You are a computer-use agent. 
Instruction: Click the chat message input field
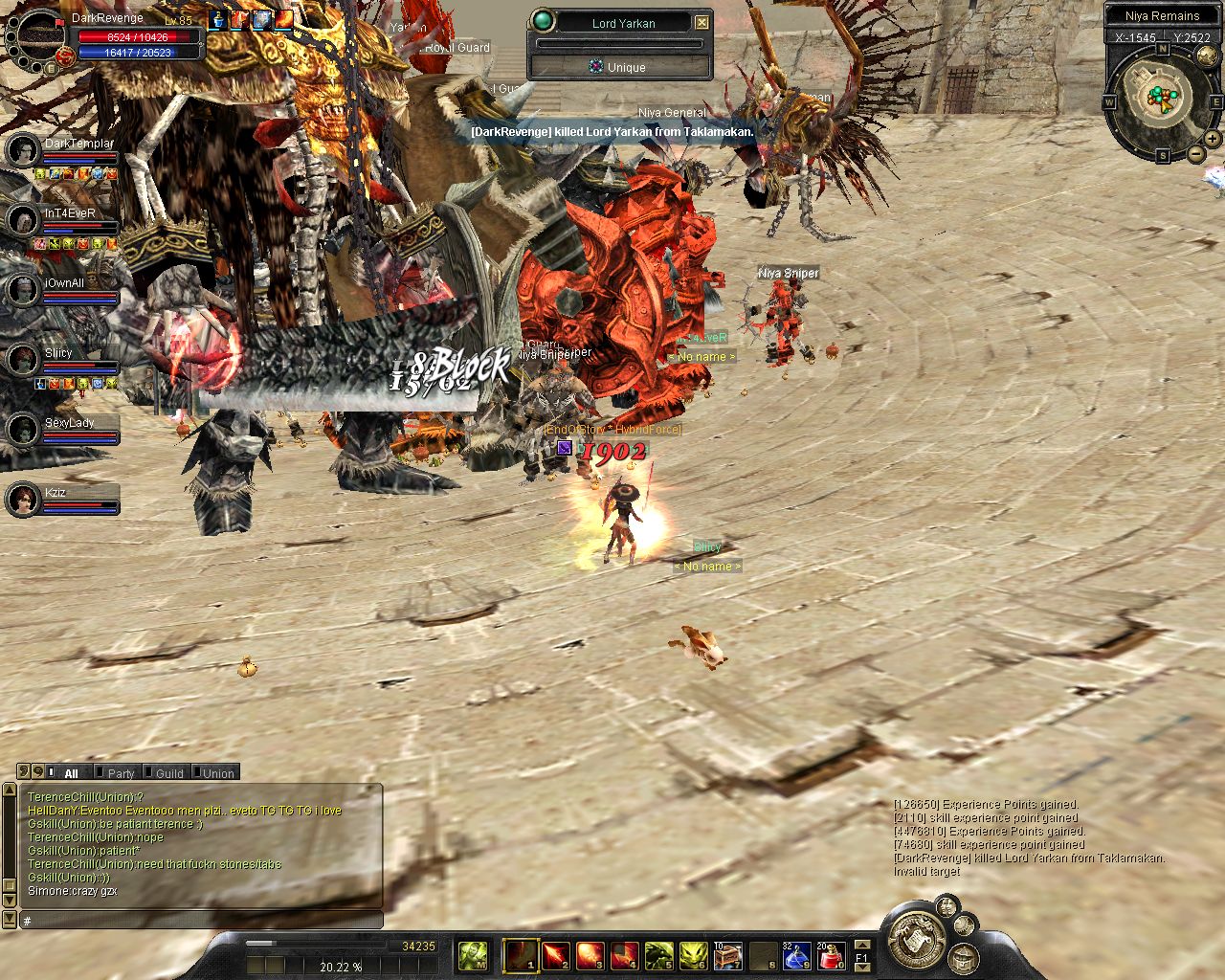(x=201, y=921)
